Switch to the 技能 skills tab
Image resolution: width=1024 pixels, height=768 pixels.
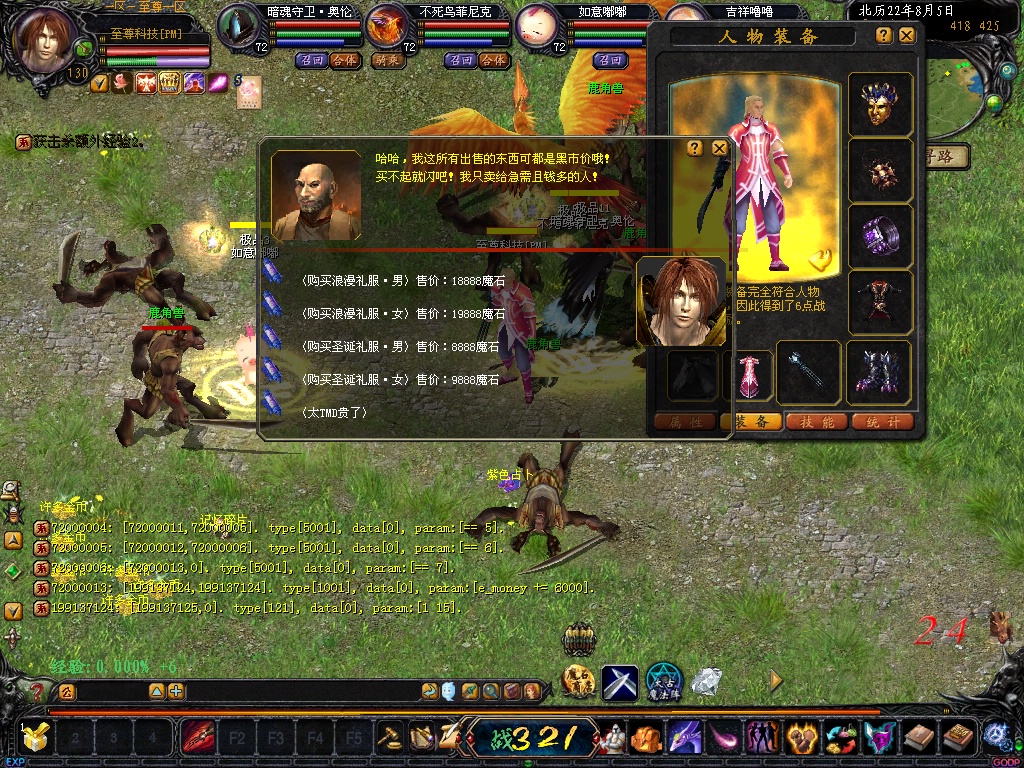(817, 422)
